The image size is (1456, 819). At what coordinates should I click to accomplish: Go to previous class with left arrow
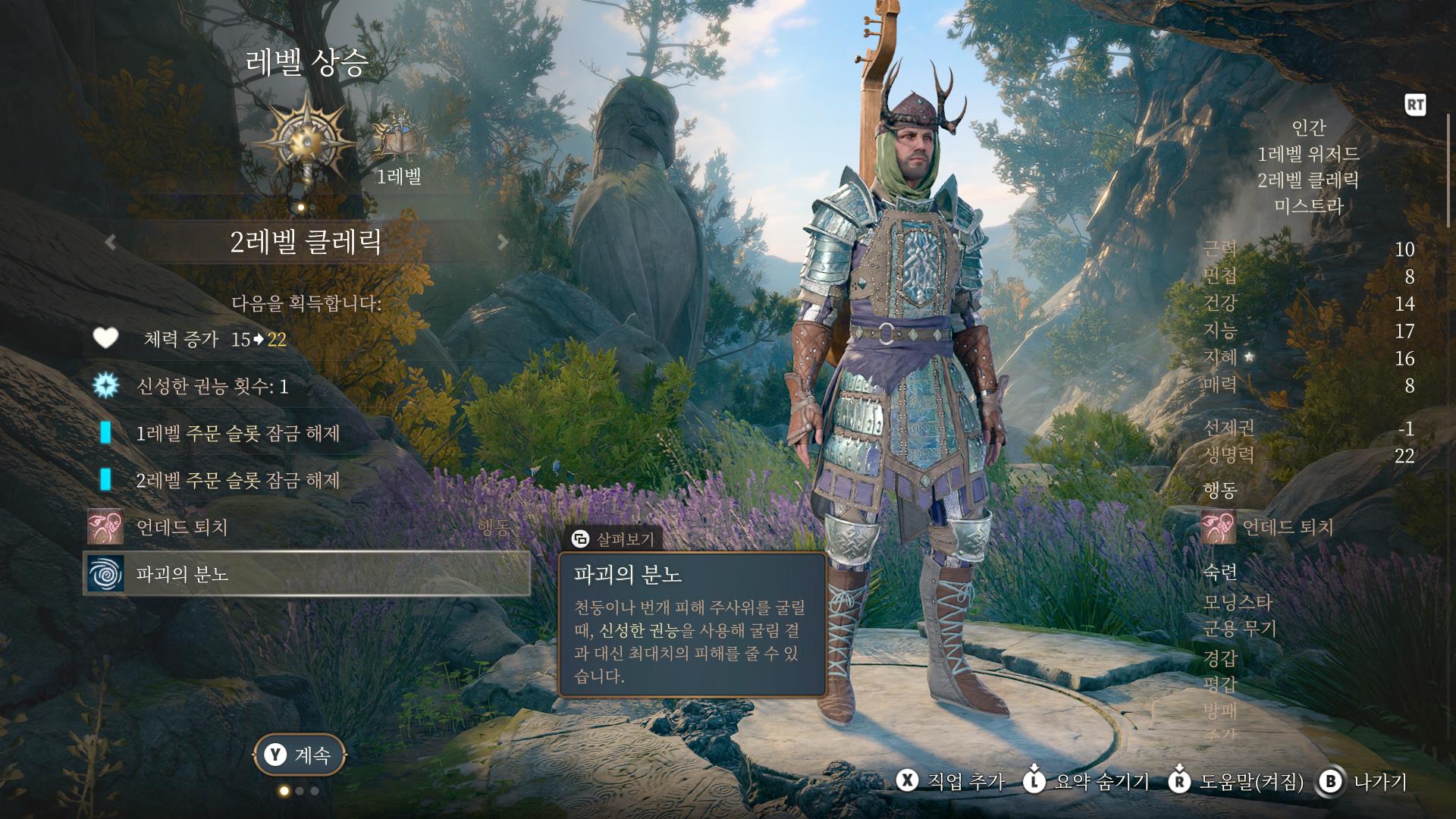point(111,242)
